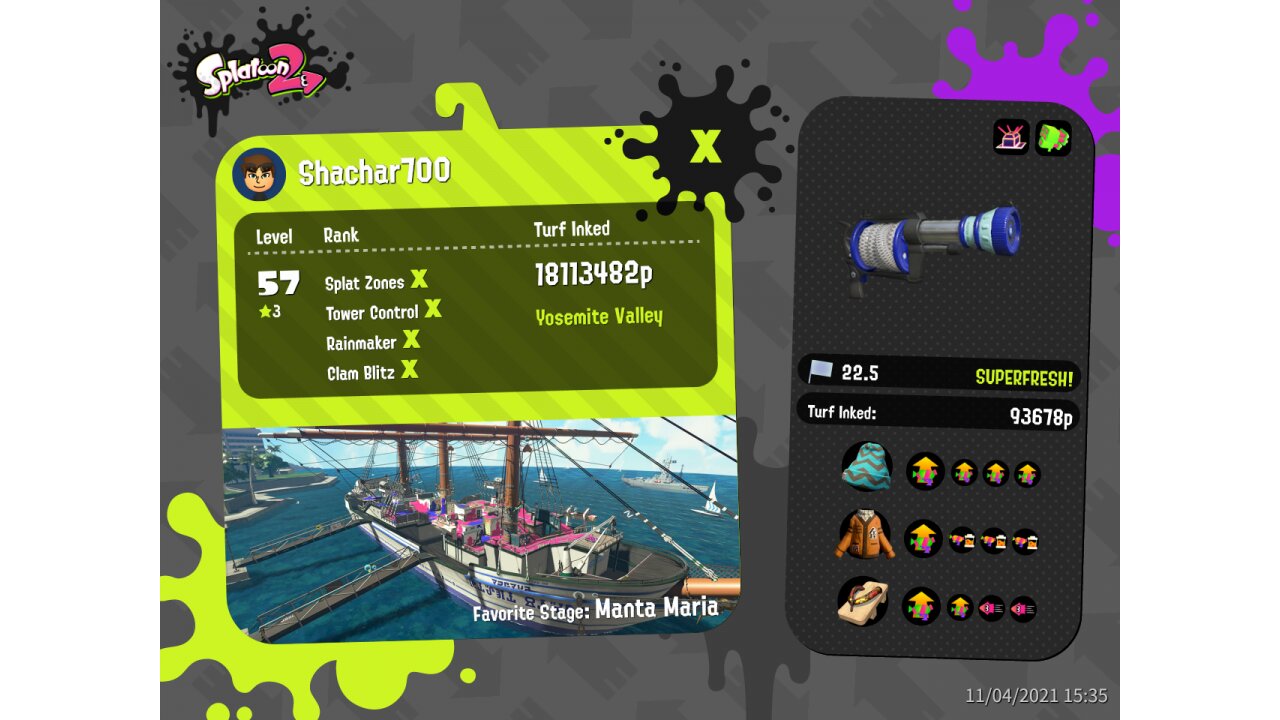Viewport: 1280px width, 720px height.
Task: Click the flag icon beside 22.5
Action: pos(821,372)
